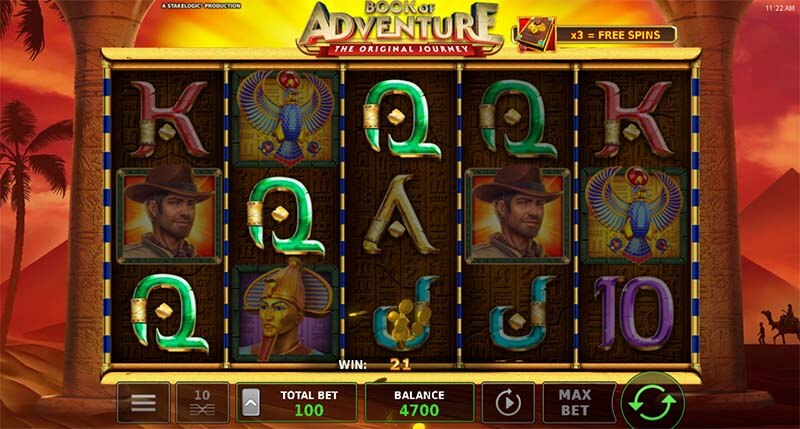The image size is (800, 429).
Task: Spin the reels with the green arrows
Action: tap(652, 403)
